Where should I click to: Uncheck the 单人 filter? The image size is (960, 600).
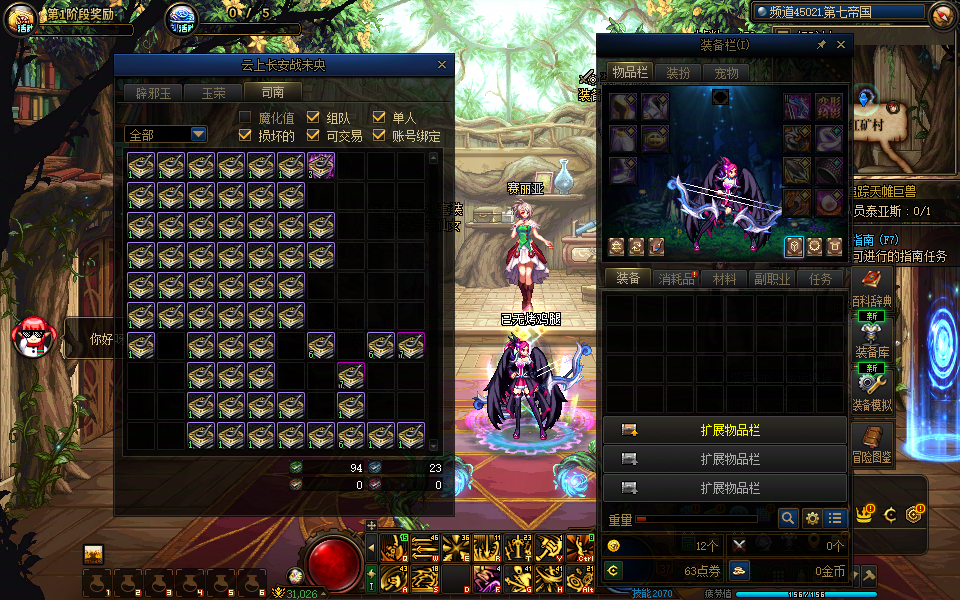tap(379, 117)
